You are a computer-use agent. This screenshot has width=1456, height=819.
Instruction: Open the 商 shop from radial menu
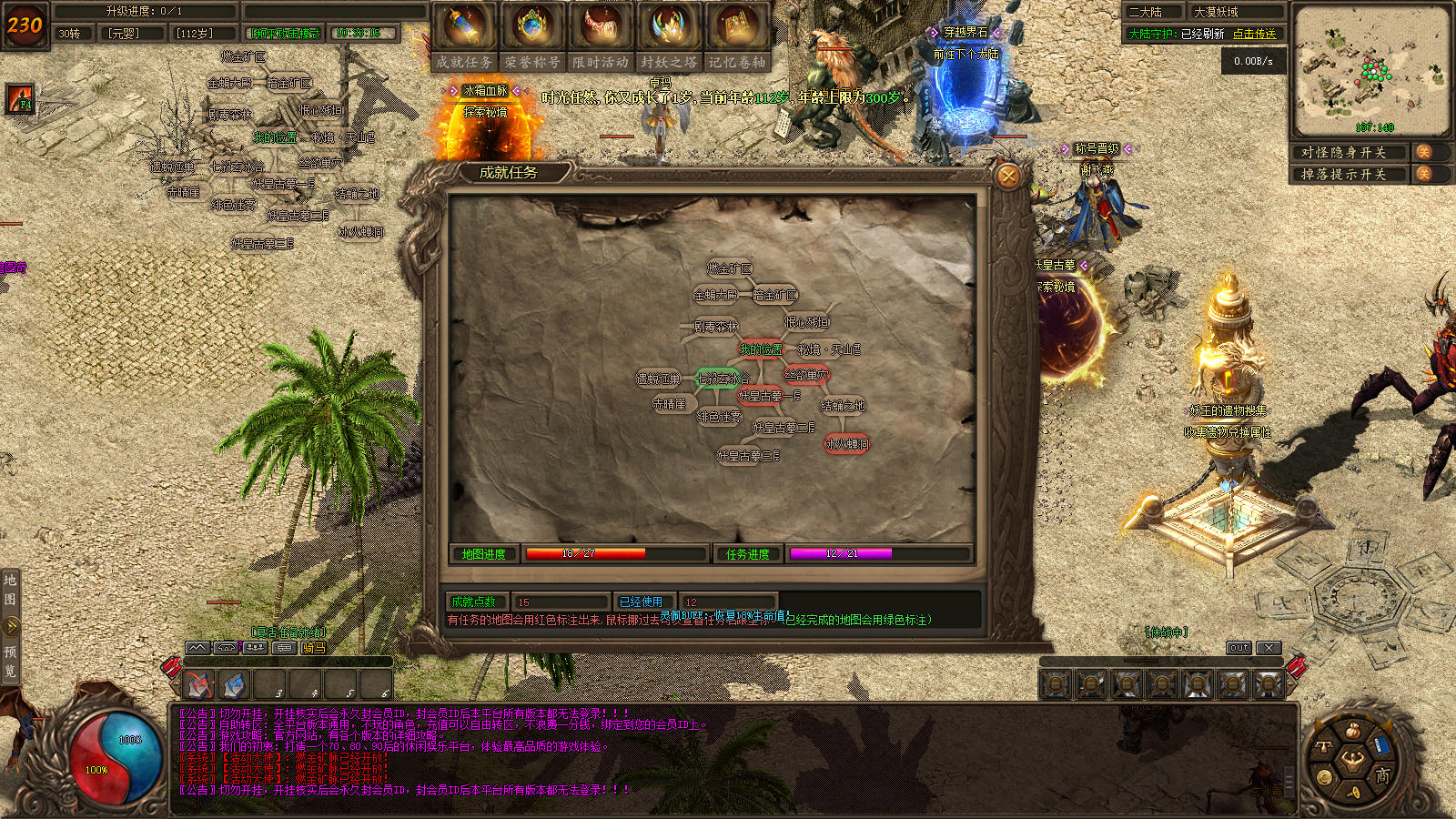(x=1382, y=775)
